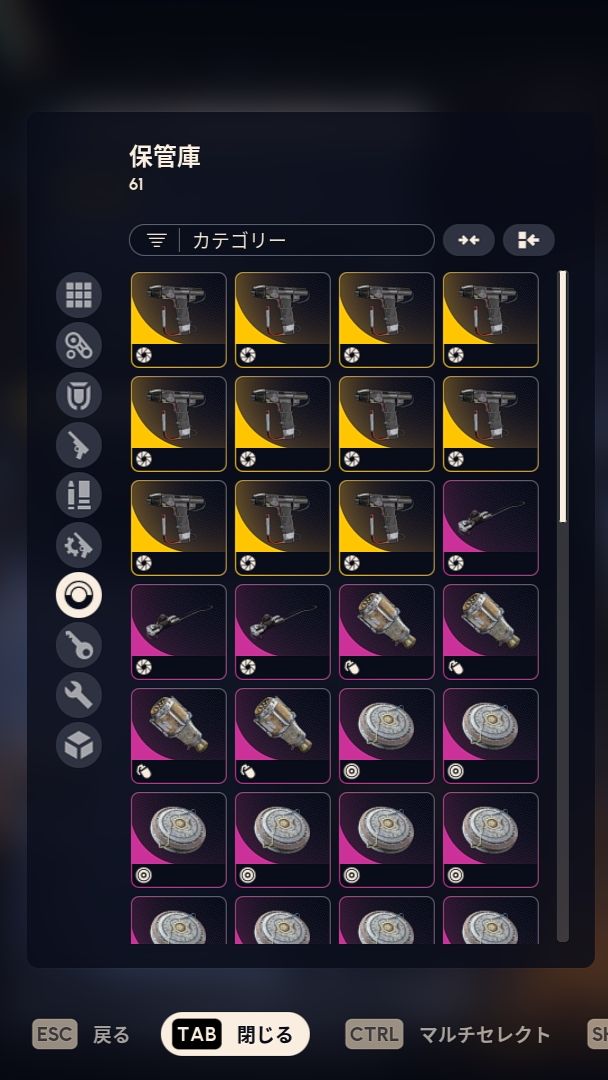The image size is (608, 1080).
Task: Choose the gear-and-gun weapon mods tab
Action: coord(79,545)
